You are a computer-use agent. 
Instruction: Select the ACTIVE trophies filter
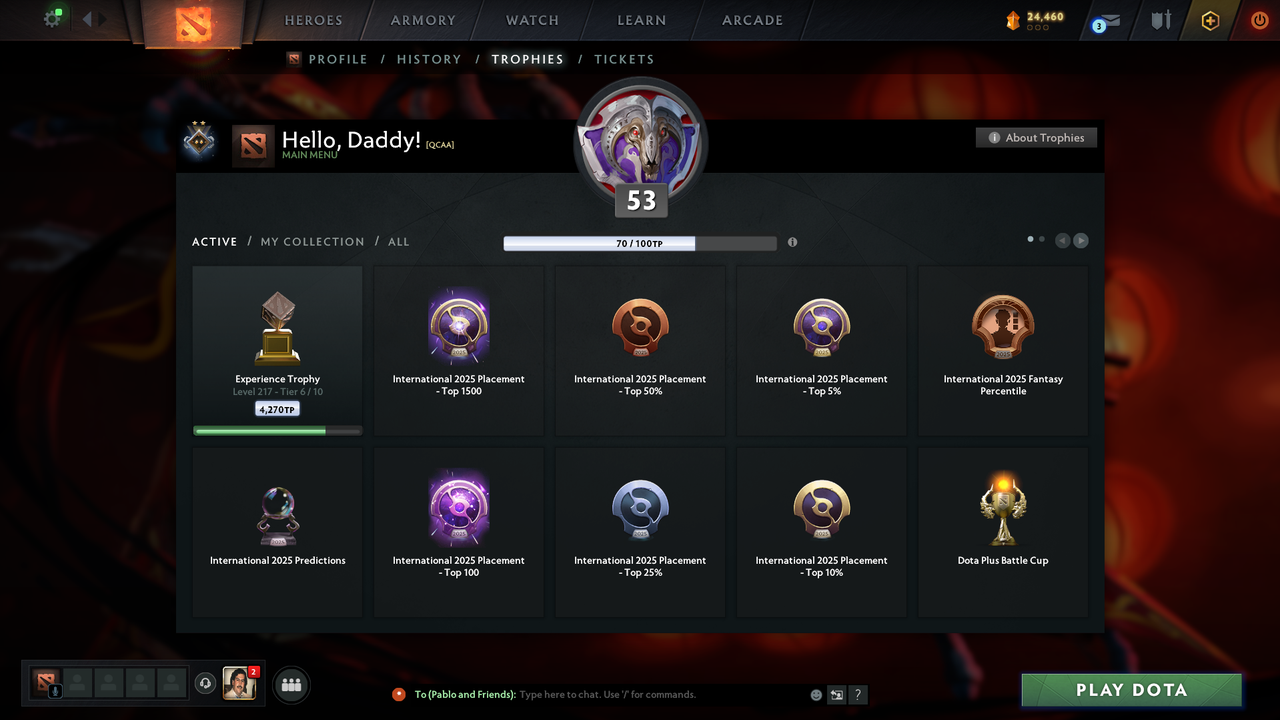[214, 241]
